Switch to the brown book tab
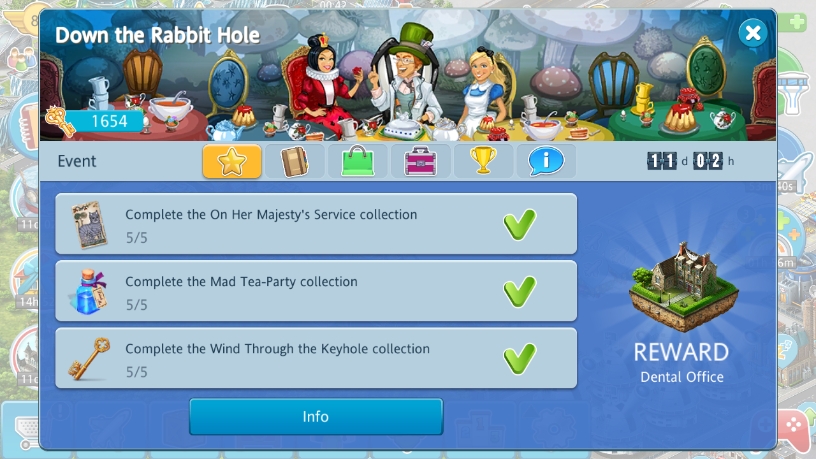The image size is (816, 459). (x=294, y=161)
